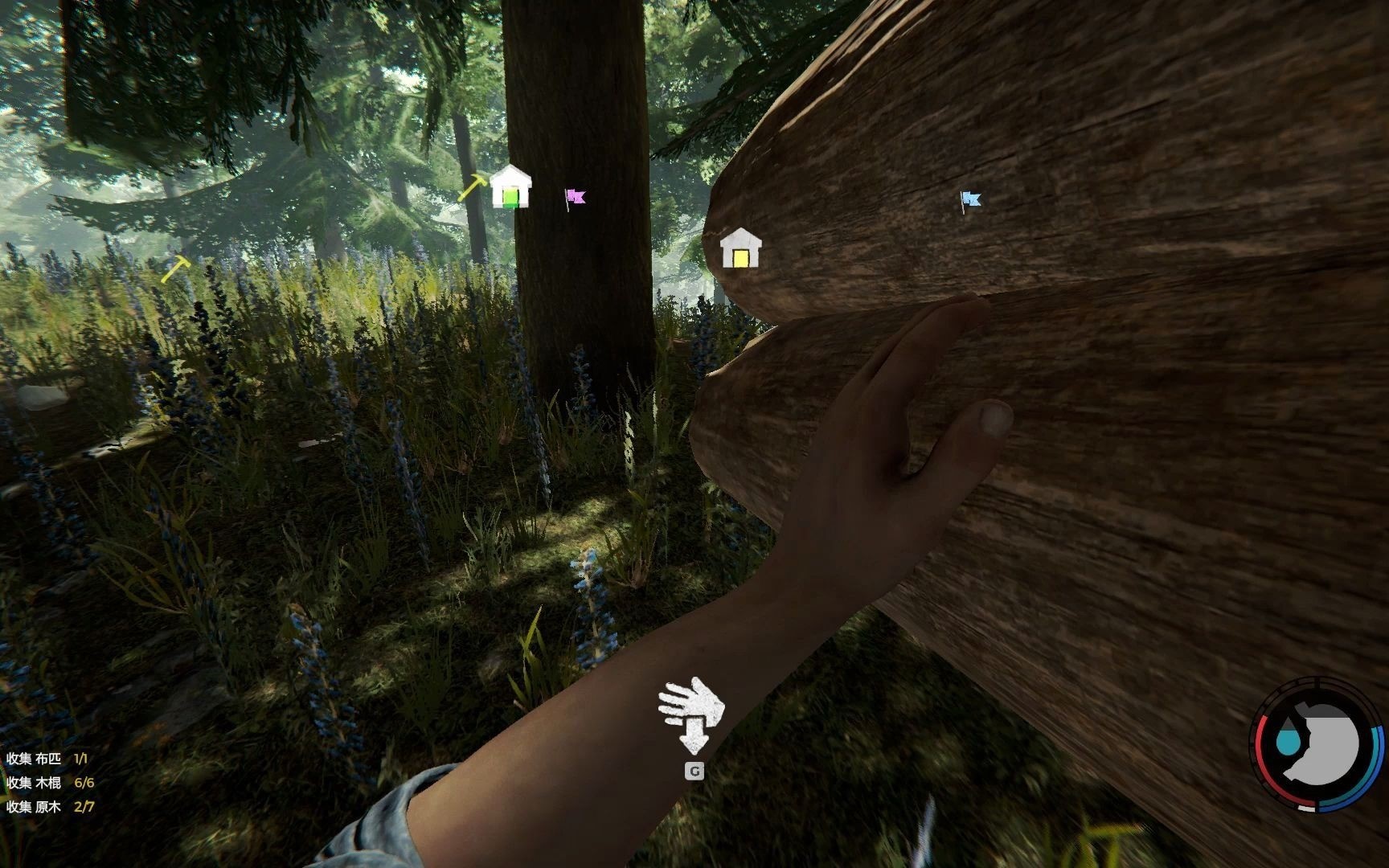
Task: Click the 收集 原木 objective entry
Action: [x=50, y=806]
